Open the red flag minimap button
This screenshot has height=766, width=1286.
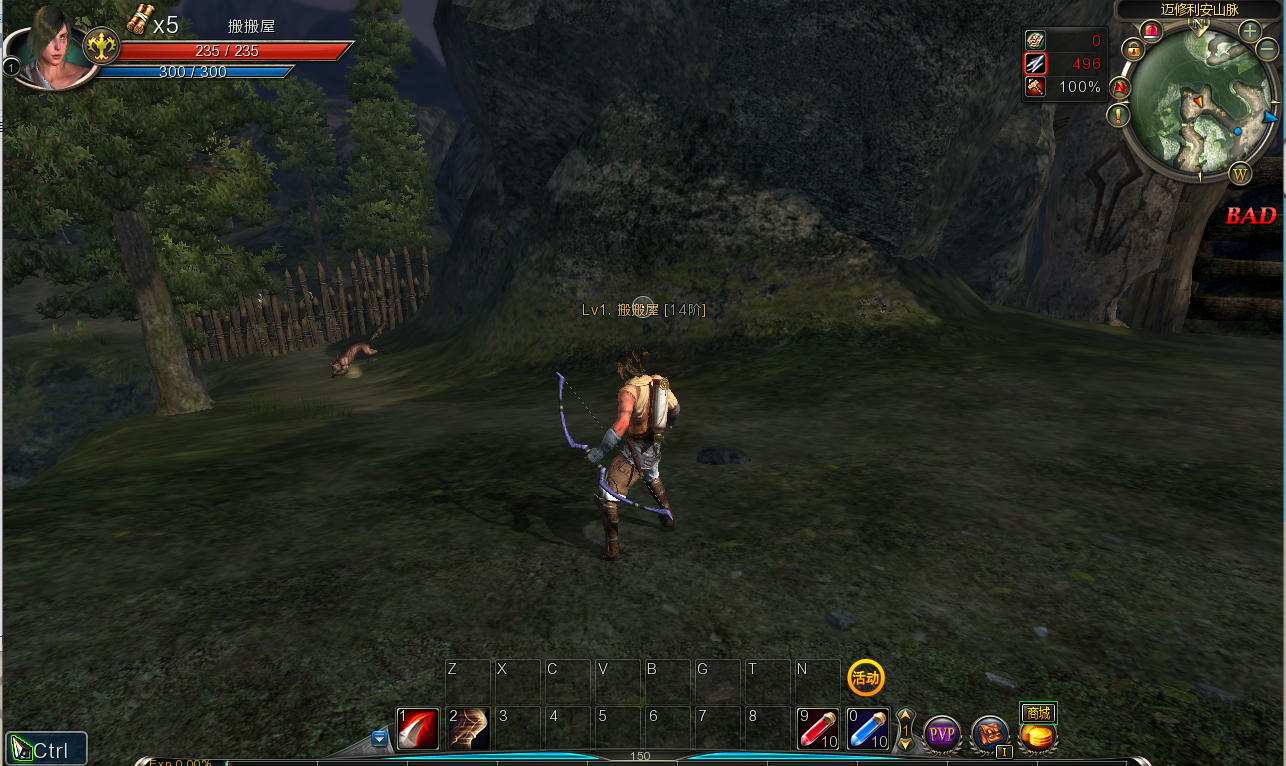[1120, 88]
